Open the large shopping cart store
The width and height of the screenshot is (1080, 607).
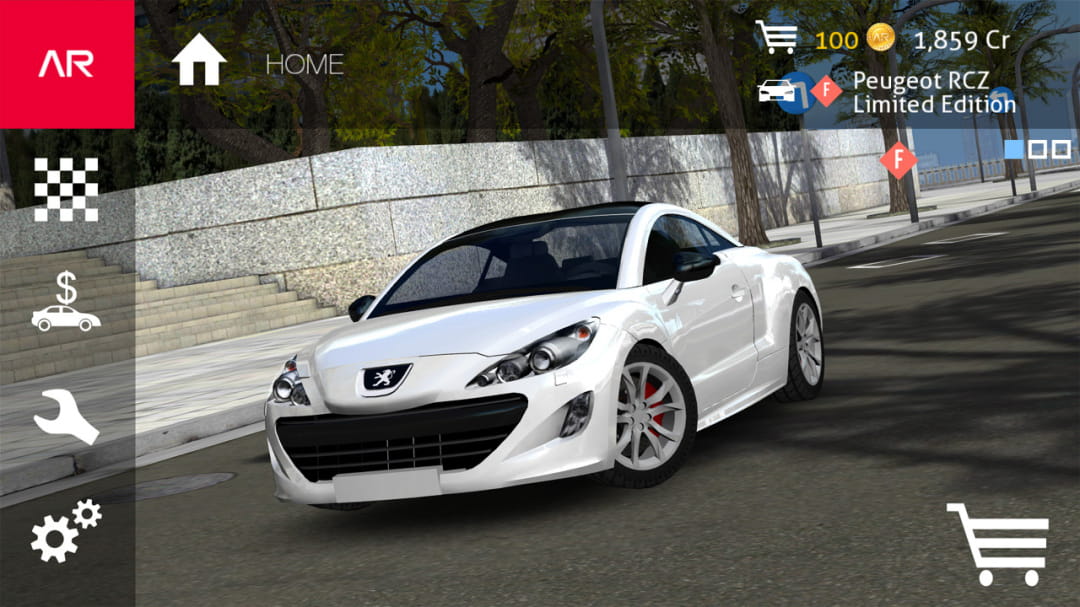point(996,543)
